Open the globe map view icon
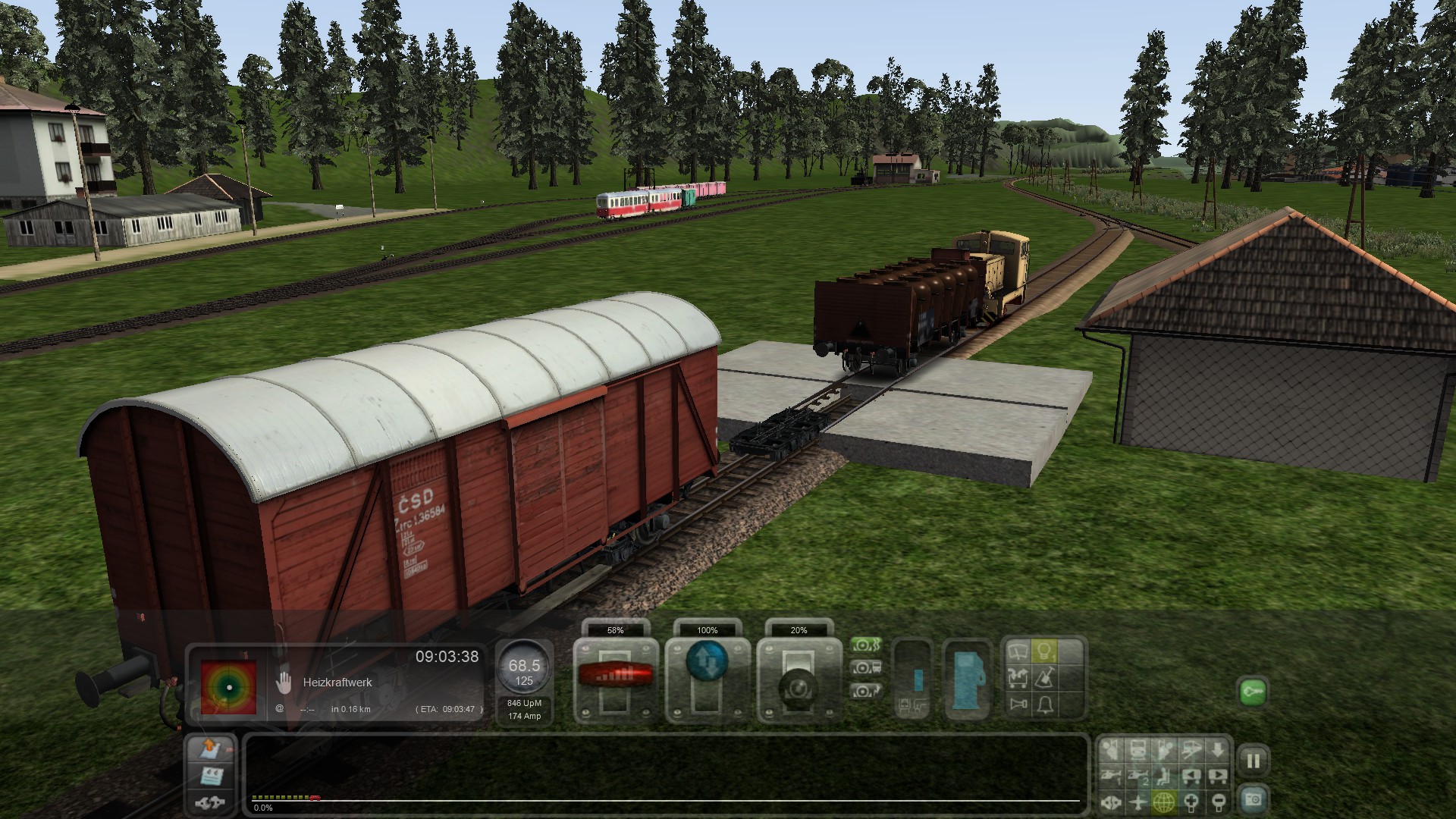Viewport: 1456px width, 819px height. 1164,801
